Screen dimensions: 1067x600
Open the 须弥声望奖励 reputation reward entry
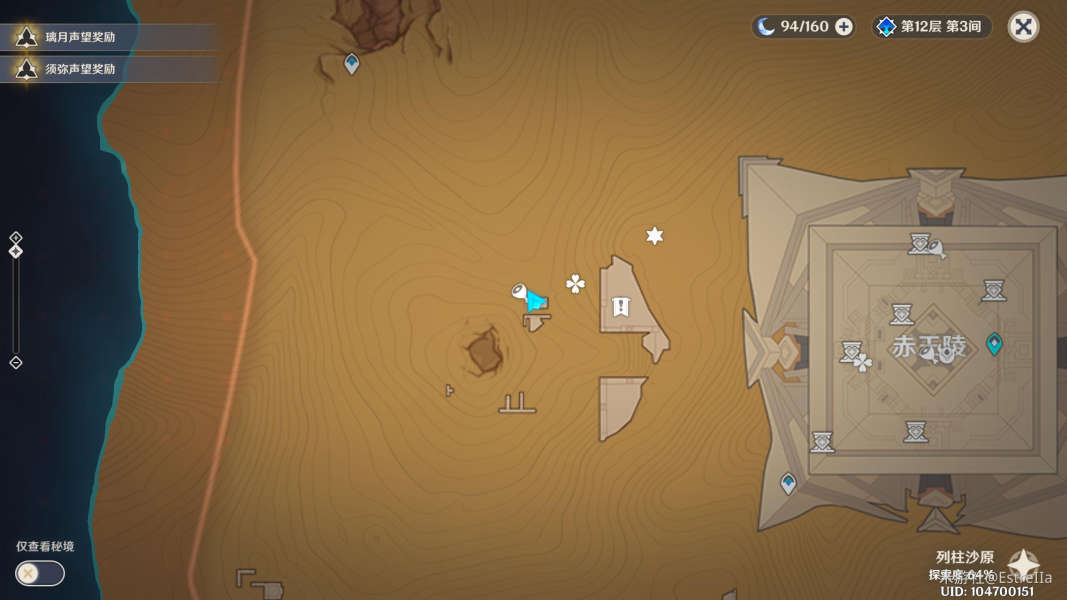pyautogui.click(x=80, y=69)
